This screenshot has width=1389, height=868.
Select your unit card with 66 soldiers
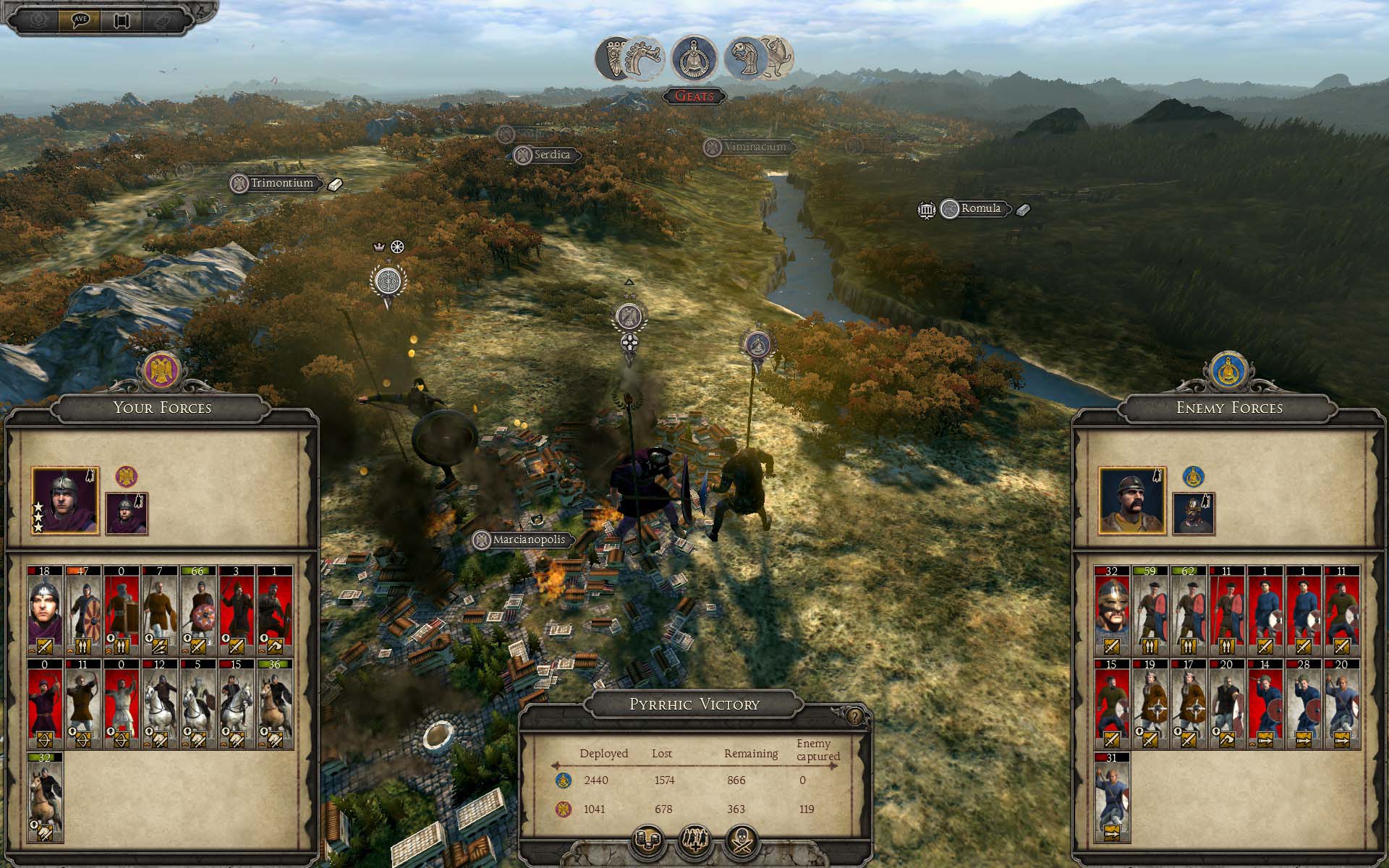click(198, 610)
